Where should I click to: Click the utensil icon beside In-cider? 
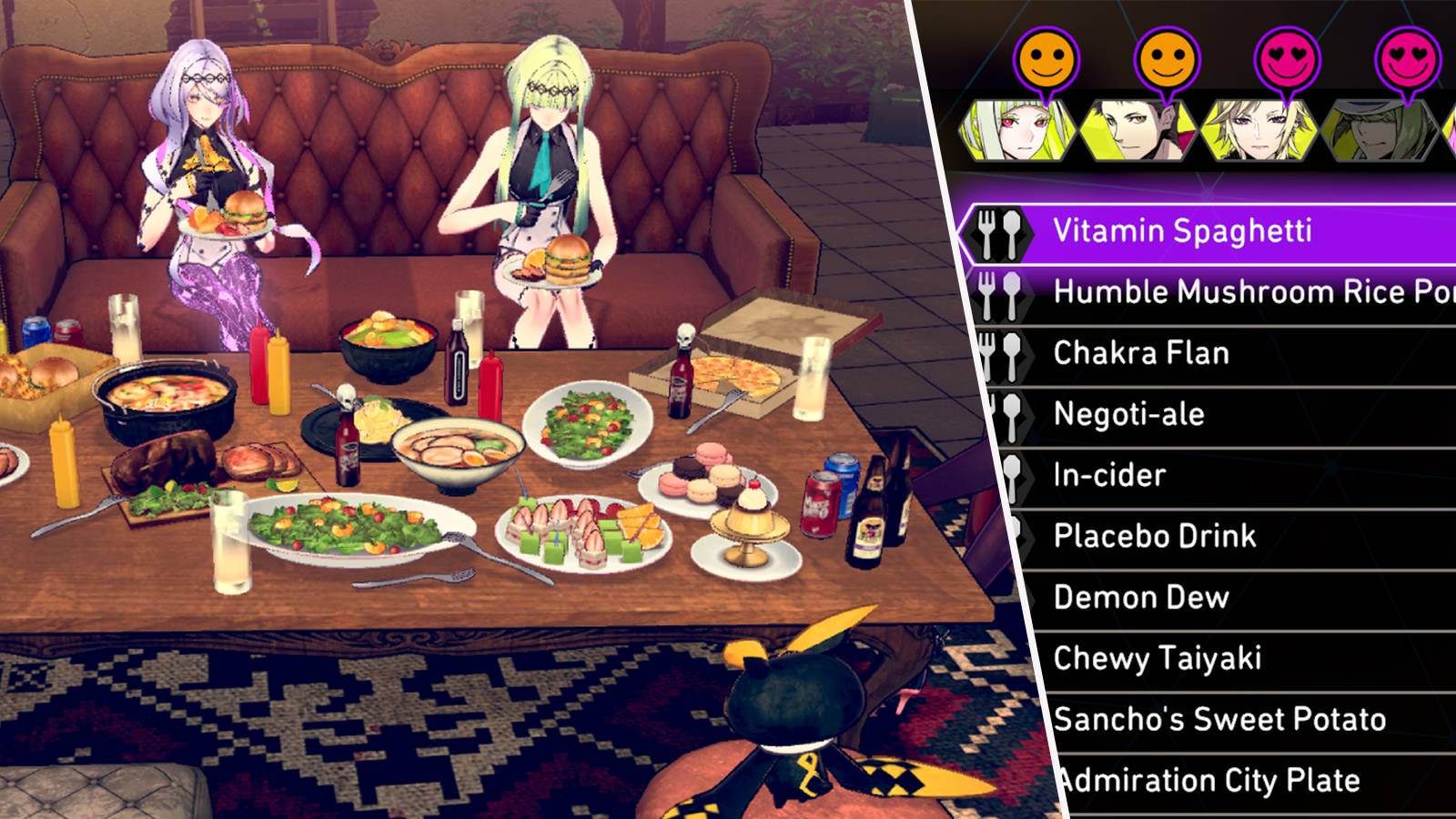click(1014, 475)
